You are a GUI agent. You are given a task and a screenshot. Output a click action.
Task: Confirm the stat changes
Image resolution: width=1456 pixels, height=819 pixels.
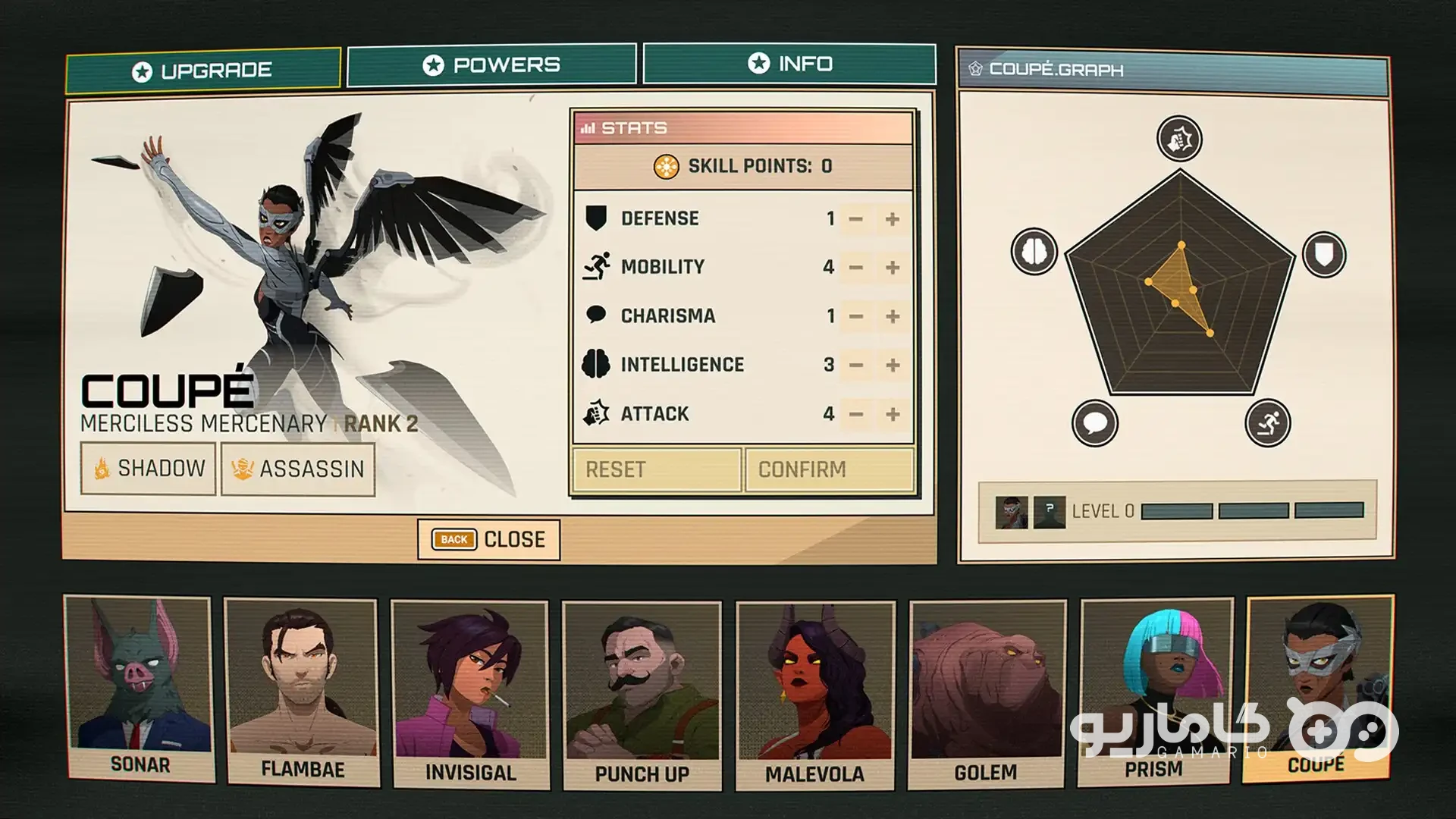click(x=830, y=470)
